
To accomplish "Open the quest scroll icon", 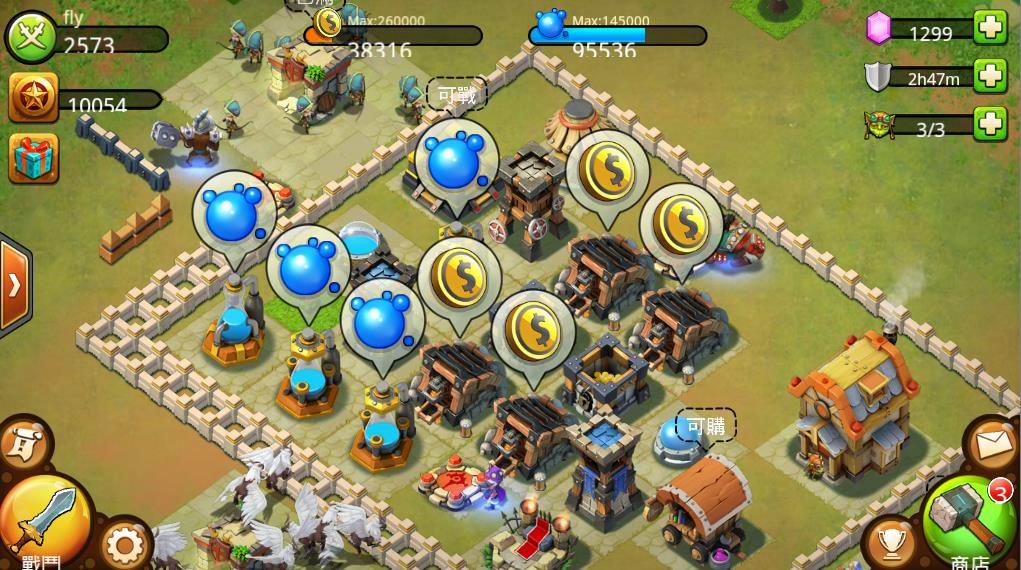I will [x=23, y=441].
